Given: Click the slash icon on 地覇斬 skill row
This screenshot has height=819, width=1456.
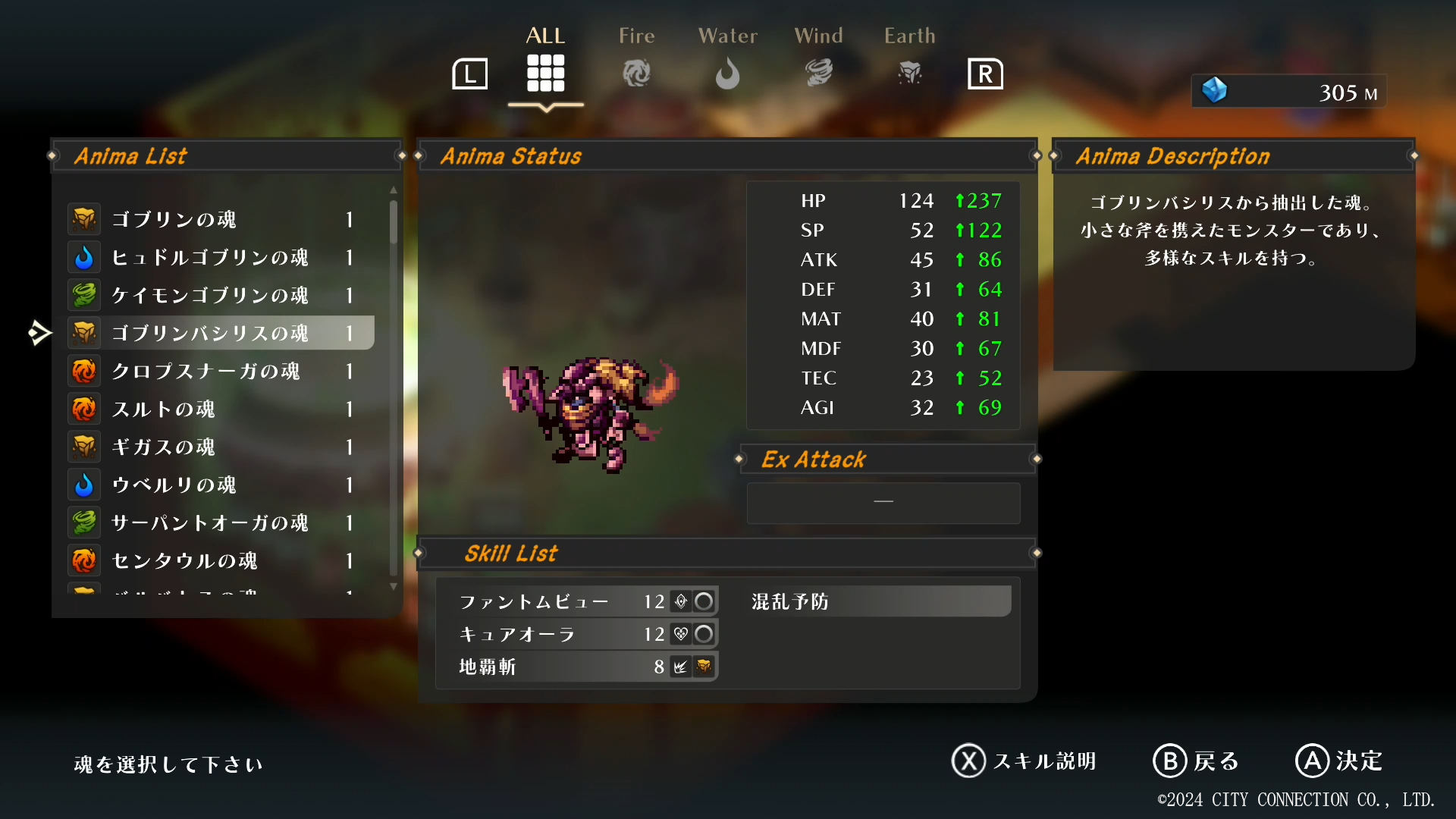Looking at the screenshot, I should [x=682, y=667].
